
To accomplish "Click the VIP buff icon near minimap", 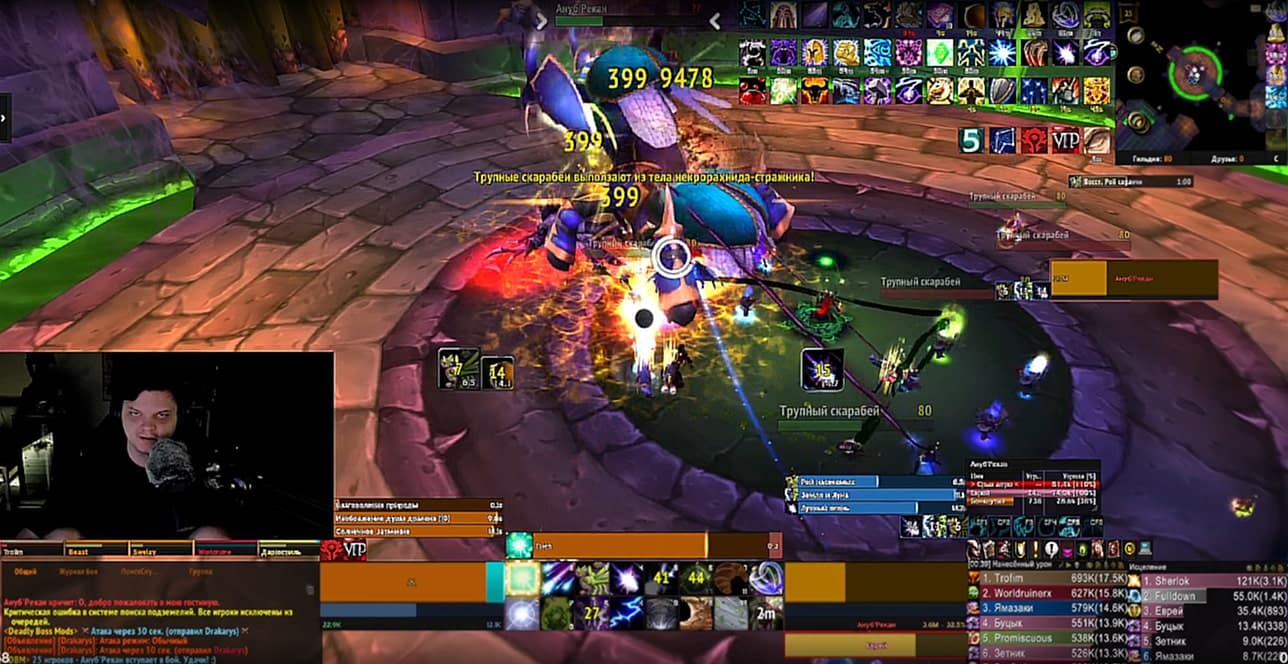I will 1065,140.
